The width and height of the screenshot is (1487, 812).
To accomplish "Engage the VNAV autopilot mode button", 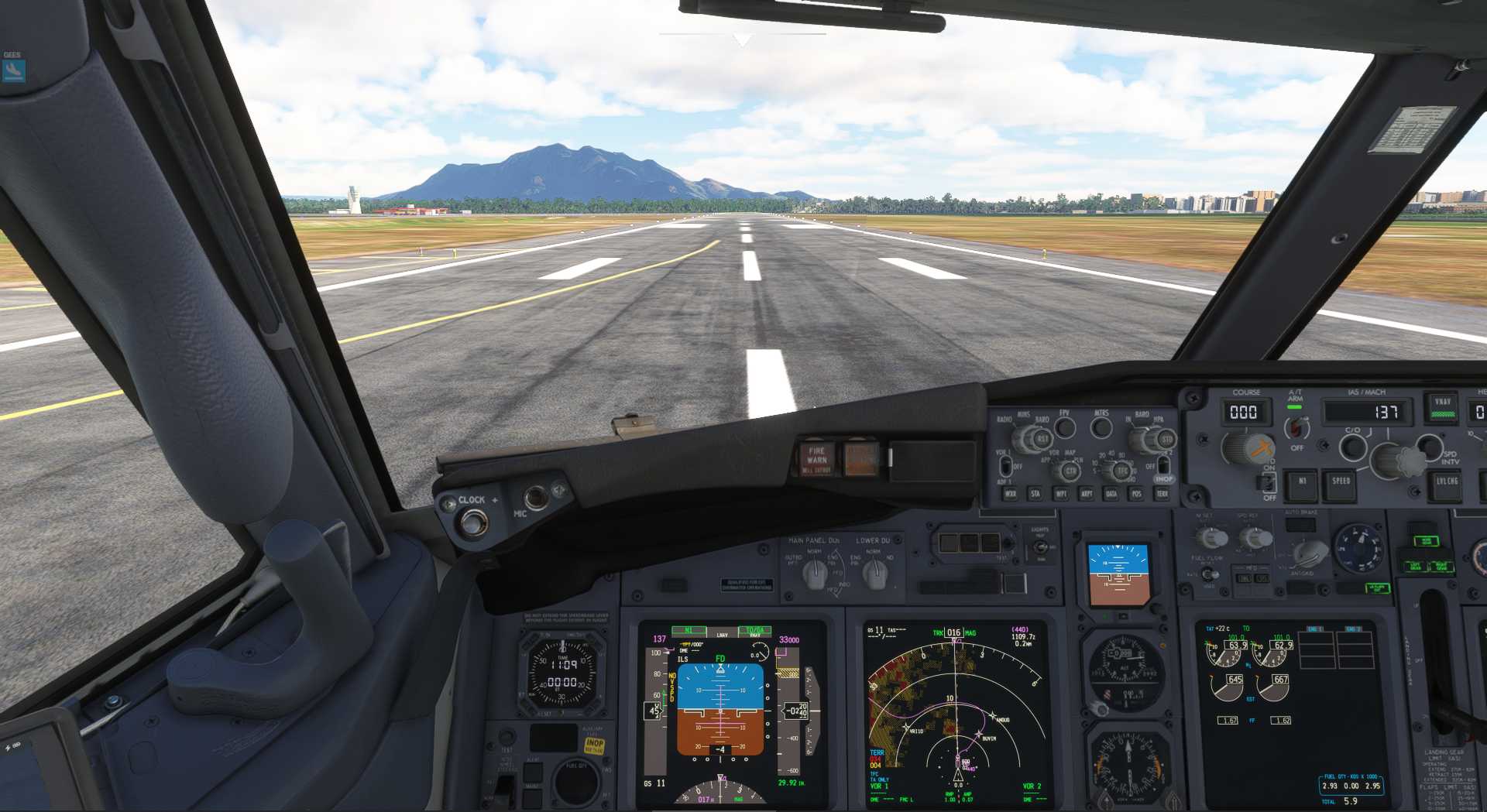I will pyautogui.click(x=1442, y=407).
